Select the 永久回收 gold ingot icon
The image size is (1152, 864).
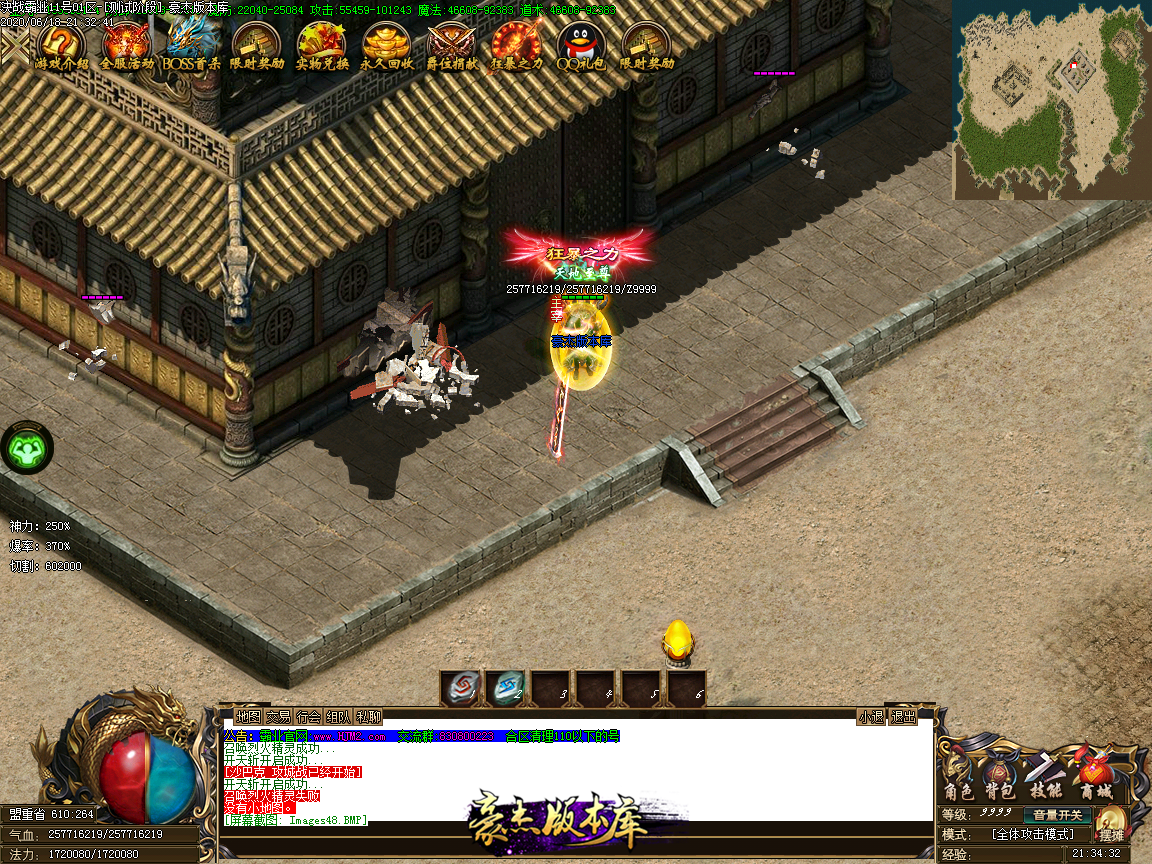click(x=386, y=45)
